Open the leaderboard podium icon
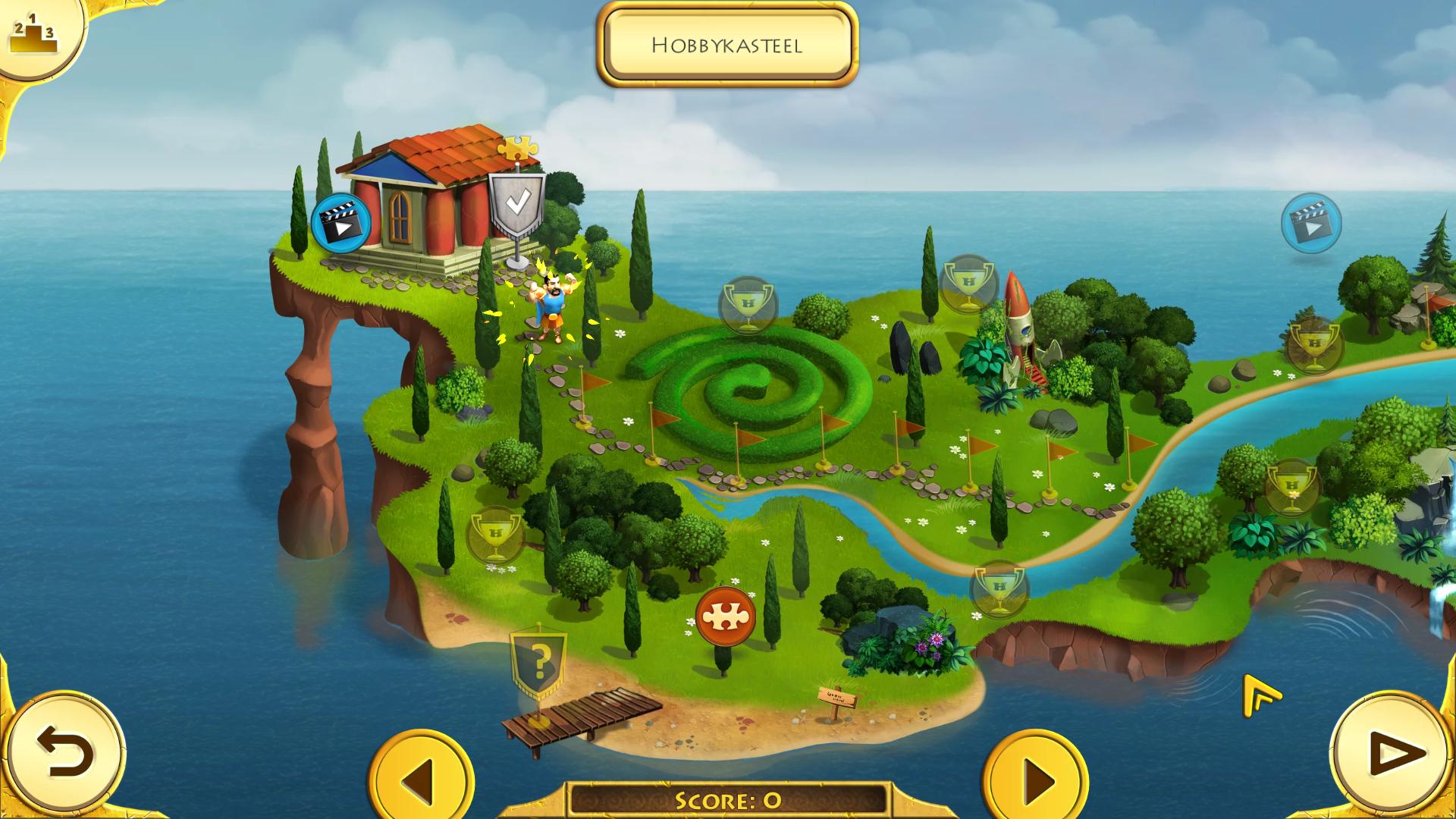The width and height of the screenshot is (1456, 819). click(33, 34)
